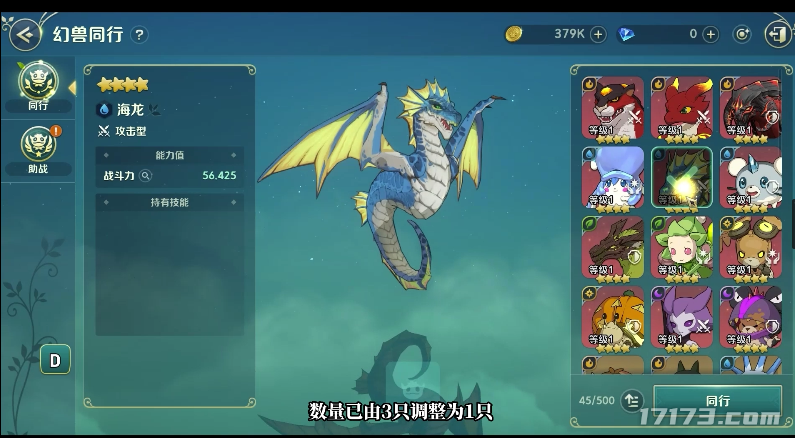Exit the screen via the door icon
Viewport: 795px width, 438px height.
coord(776,34)
